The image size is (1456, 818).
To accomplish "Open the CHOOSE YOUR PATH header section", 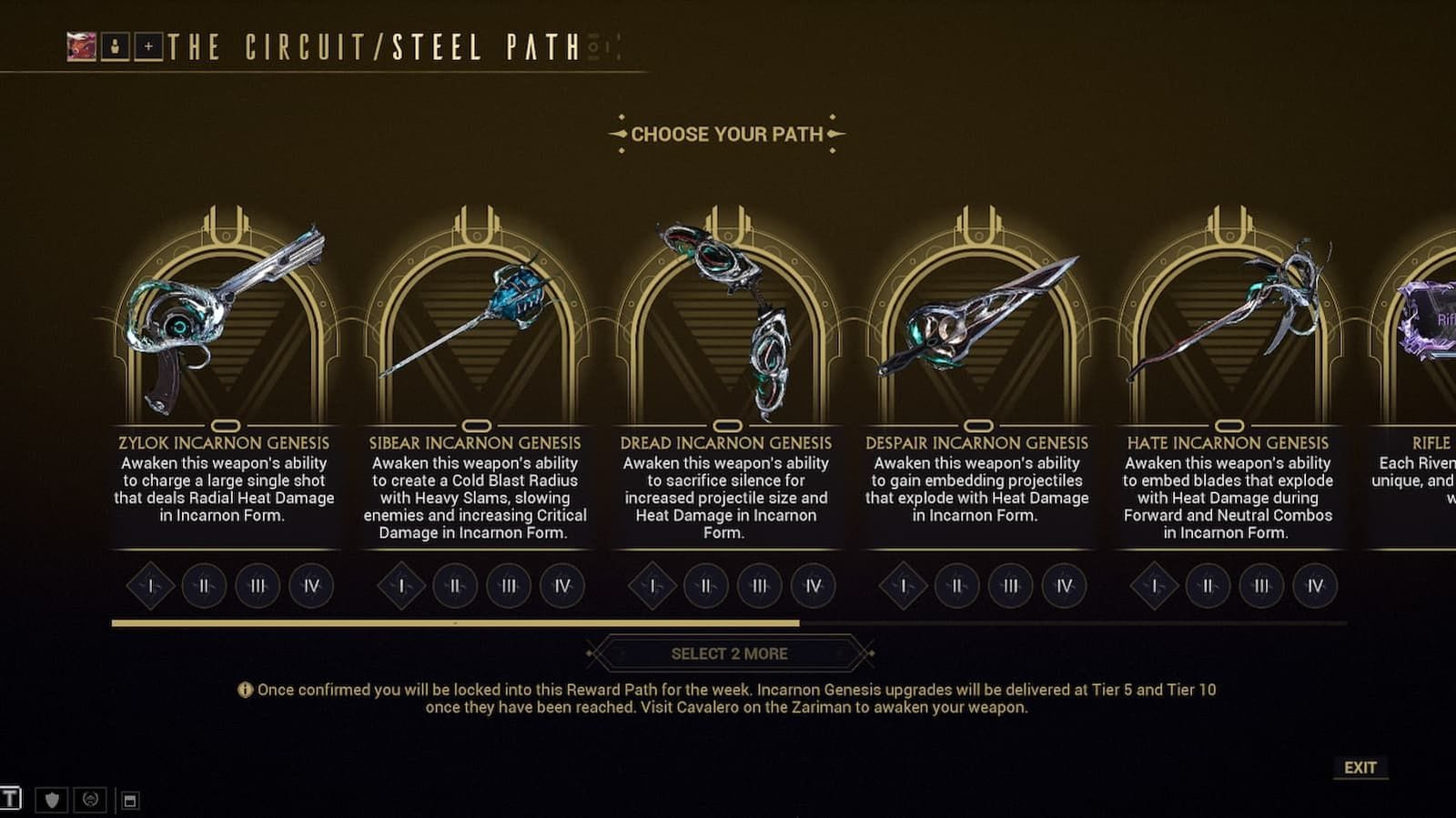I will 727,133.
